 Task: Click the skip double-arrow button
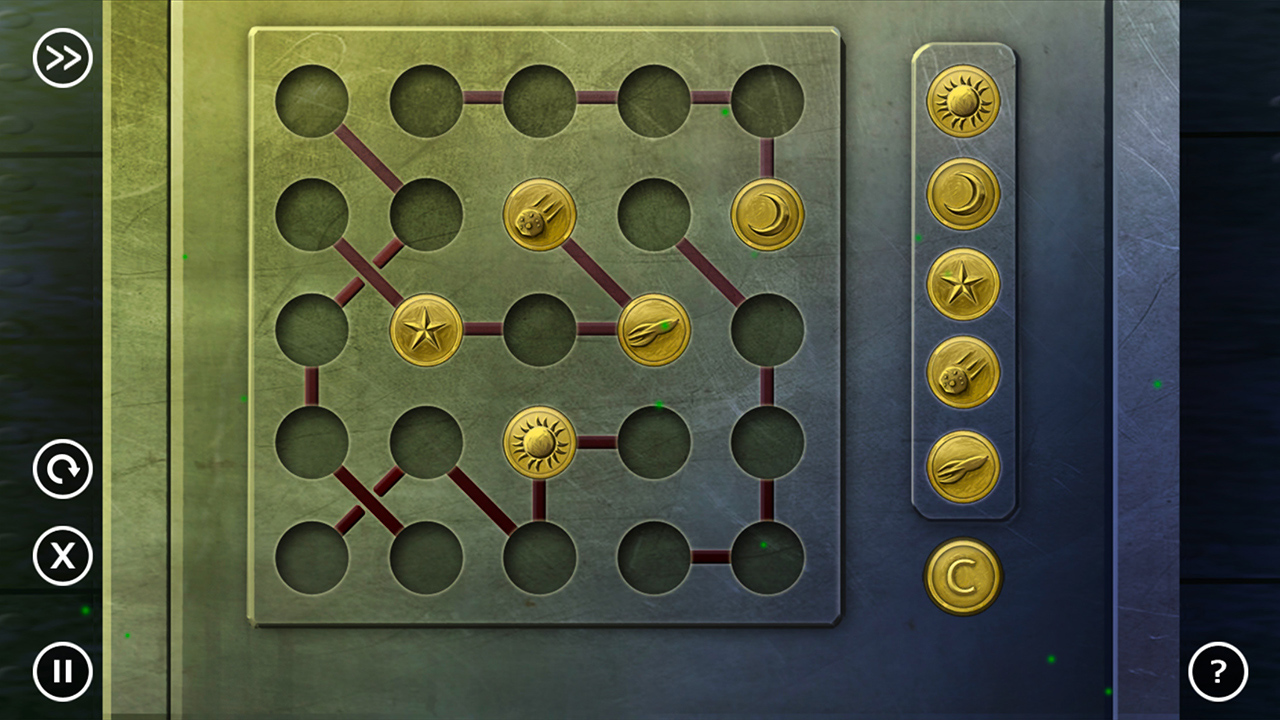coord(62,58)
